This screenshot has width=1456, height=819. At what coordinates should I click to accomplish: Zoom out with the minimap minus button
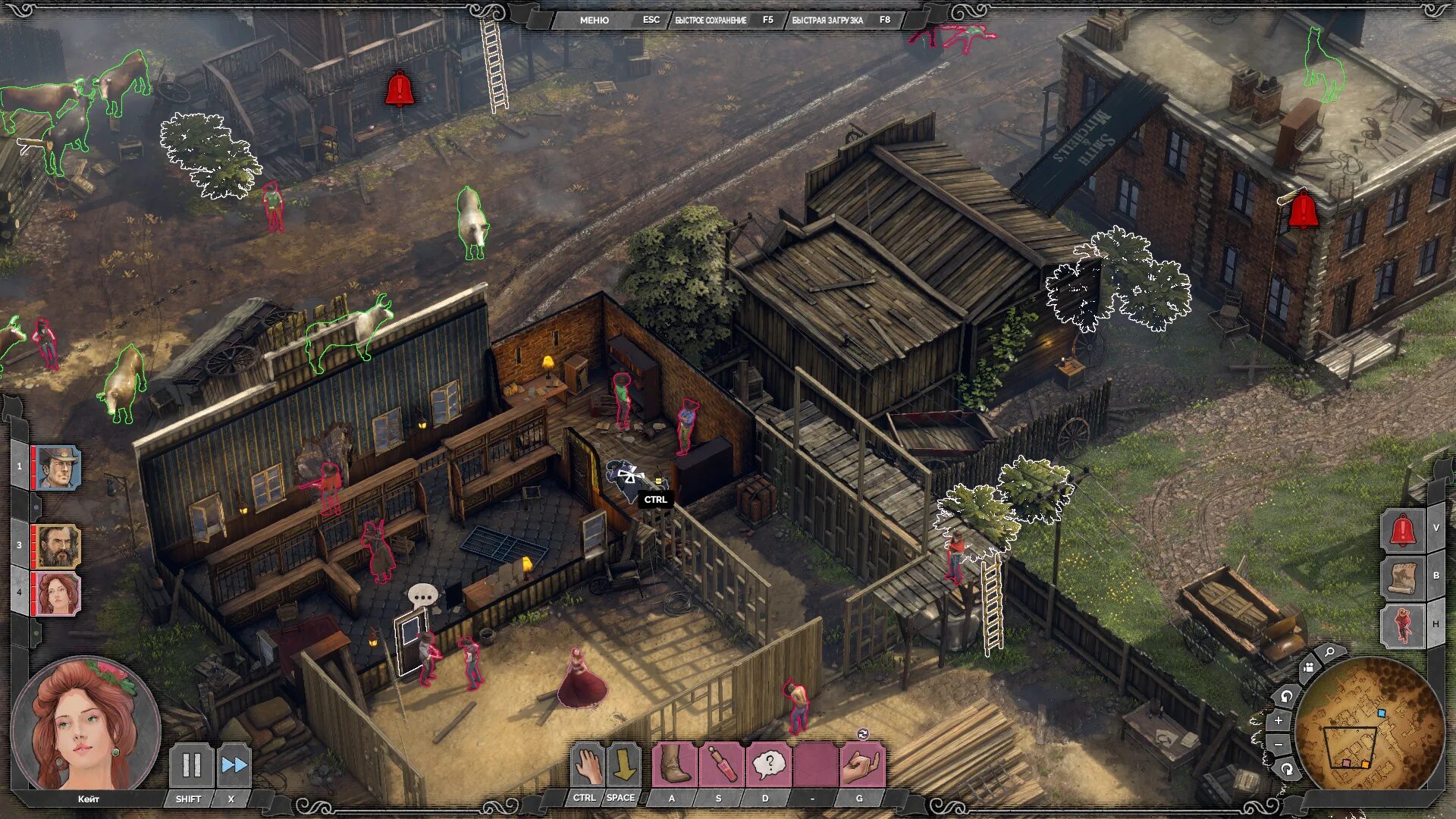(x=1279, y=745)
